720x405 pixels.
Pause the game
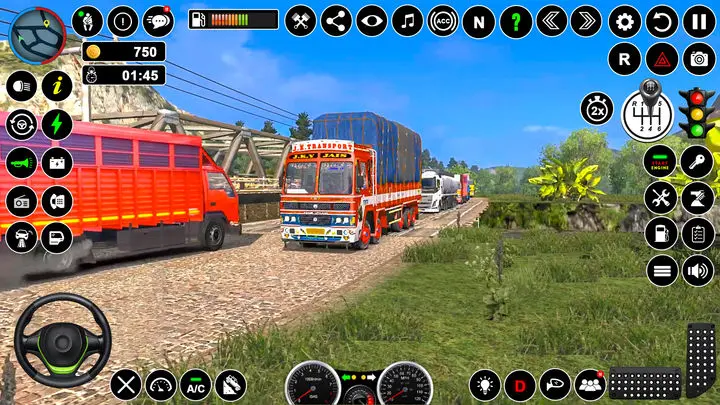pyautogui.click(x=699, y=21)
